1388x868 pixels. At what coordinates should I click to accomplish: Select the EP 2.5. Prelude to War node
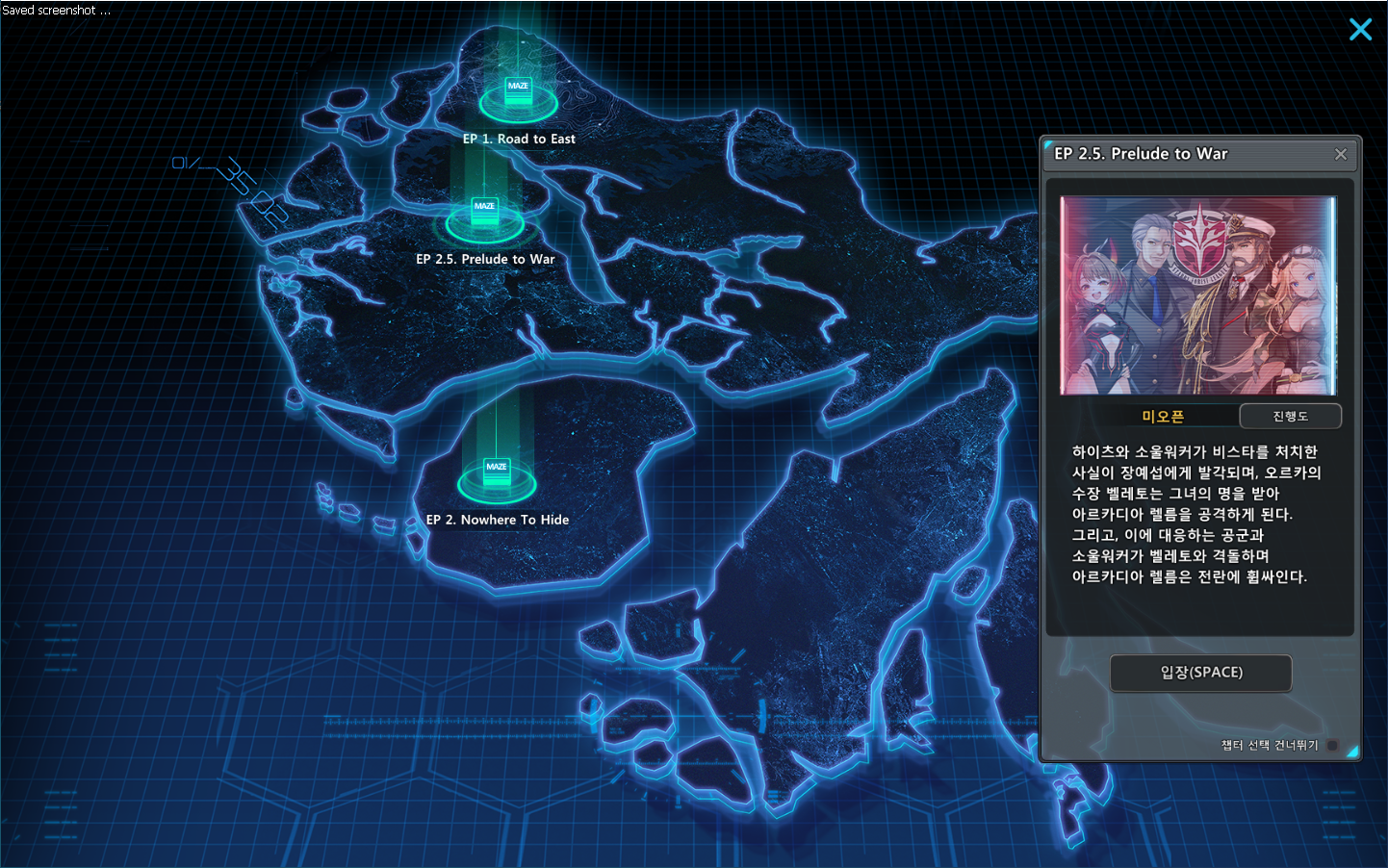[x=484, y=215]
